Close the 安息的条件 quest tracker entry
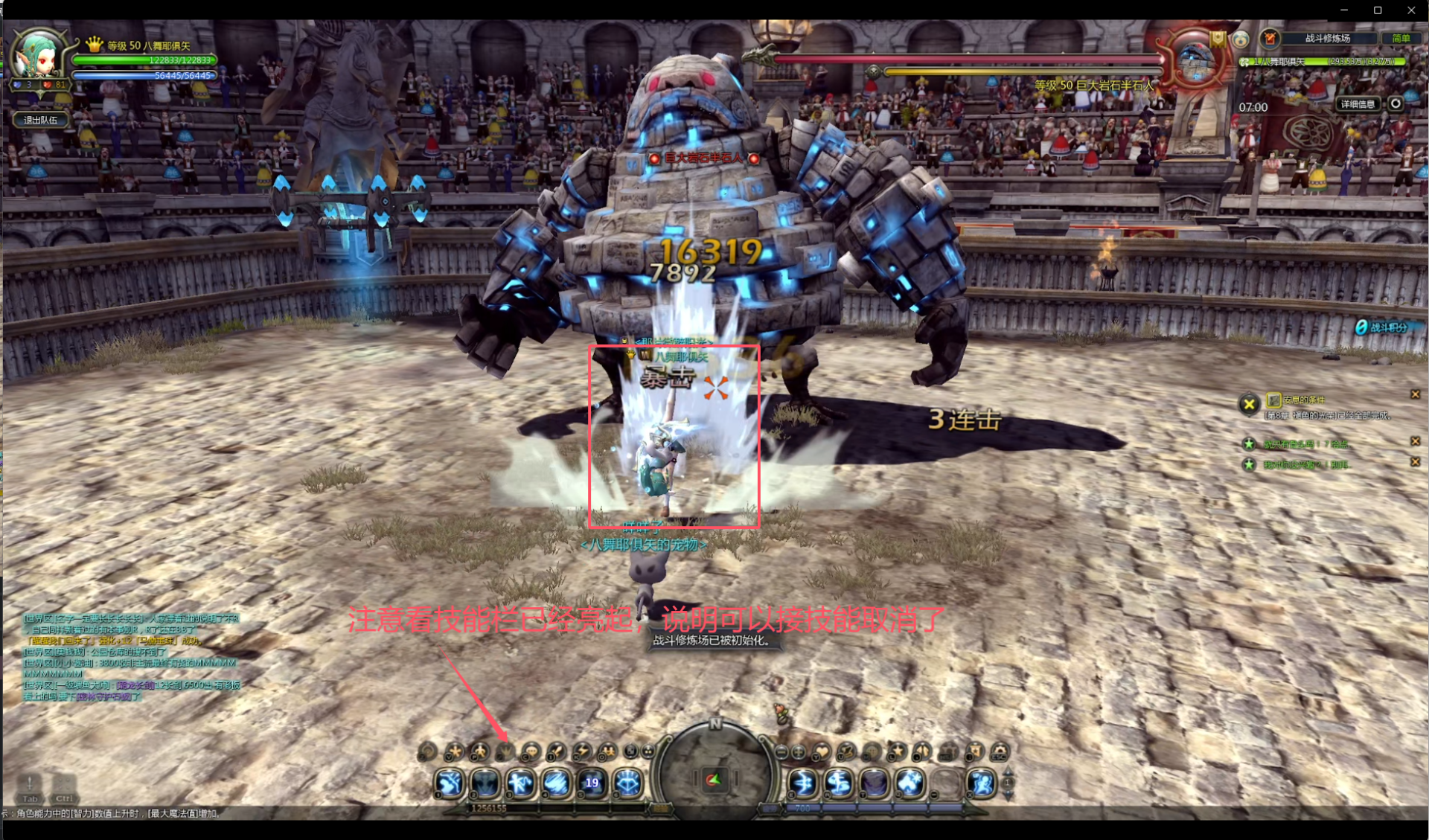This screenshot has height=840, width=1429. click(x=1415, y=394)
